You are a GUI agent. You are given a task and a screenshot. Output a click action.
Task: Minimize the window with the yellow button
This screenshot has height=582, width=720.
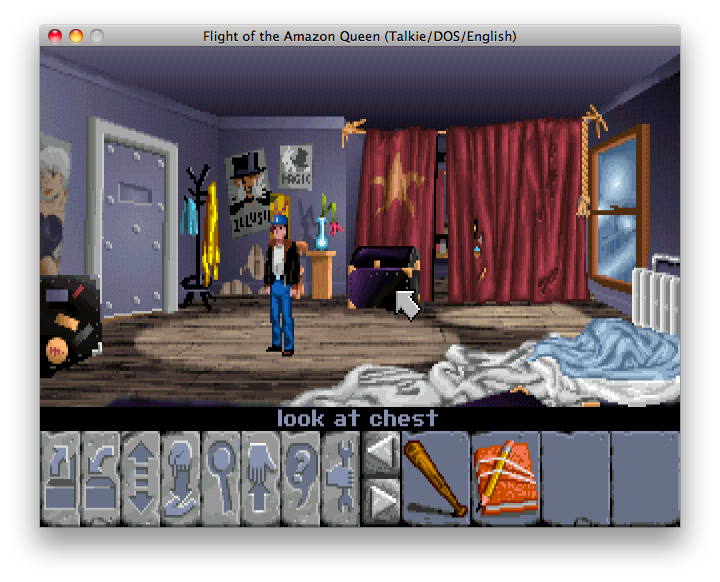76,36
